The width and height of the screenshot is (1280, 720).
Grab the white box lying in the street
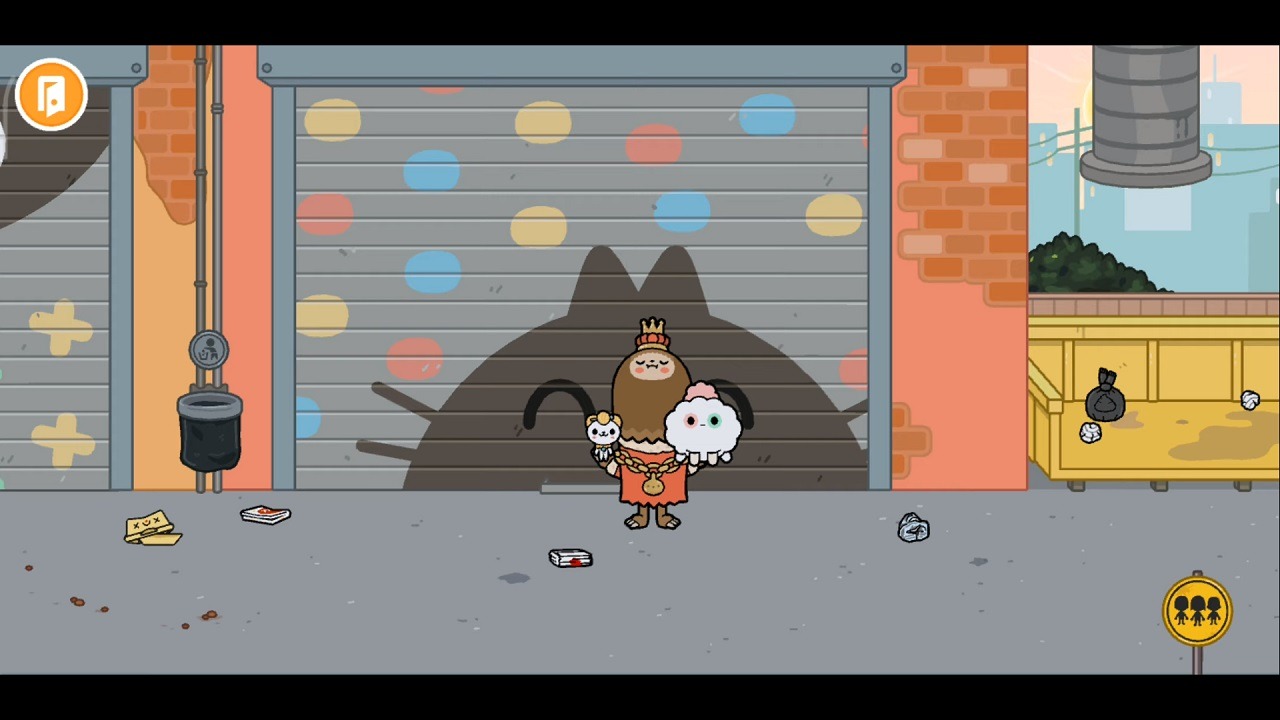click(570, 558)
